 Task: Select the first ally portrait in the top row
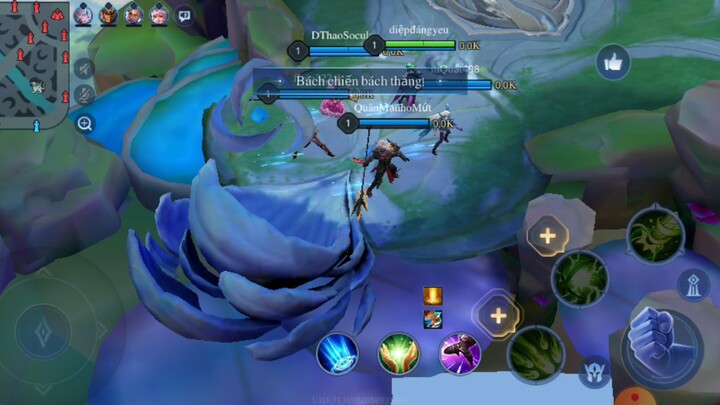click(83, 15)
